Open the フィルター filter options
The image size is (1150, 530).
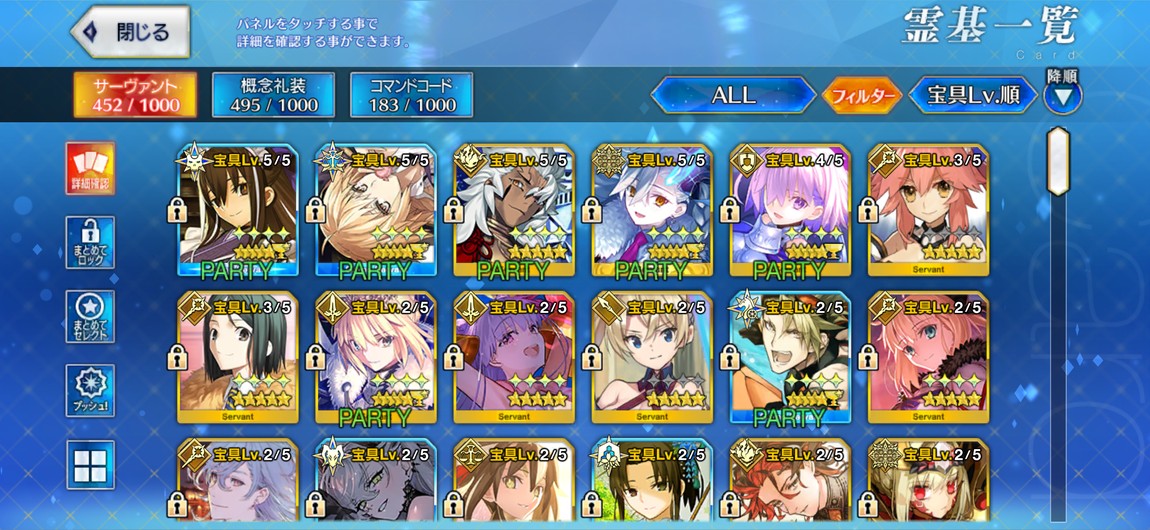coord(860,96)
